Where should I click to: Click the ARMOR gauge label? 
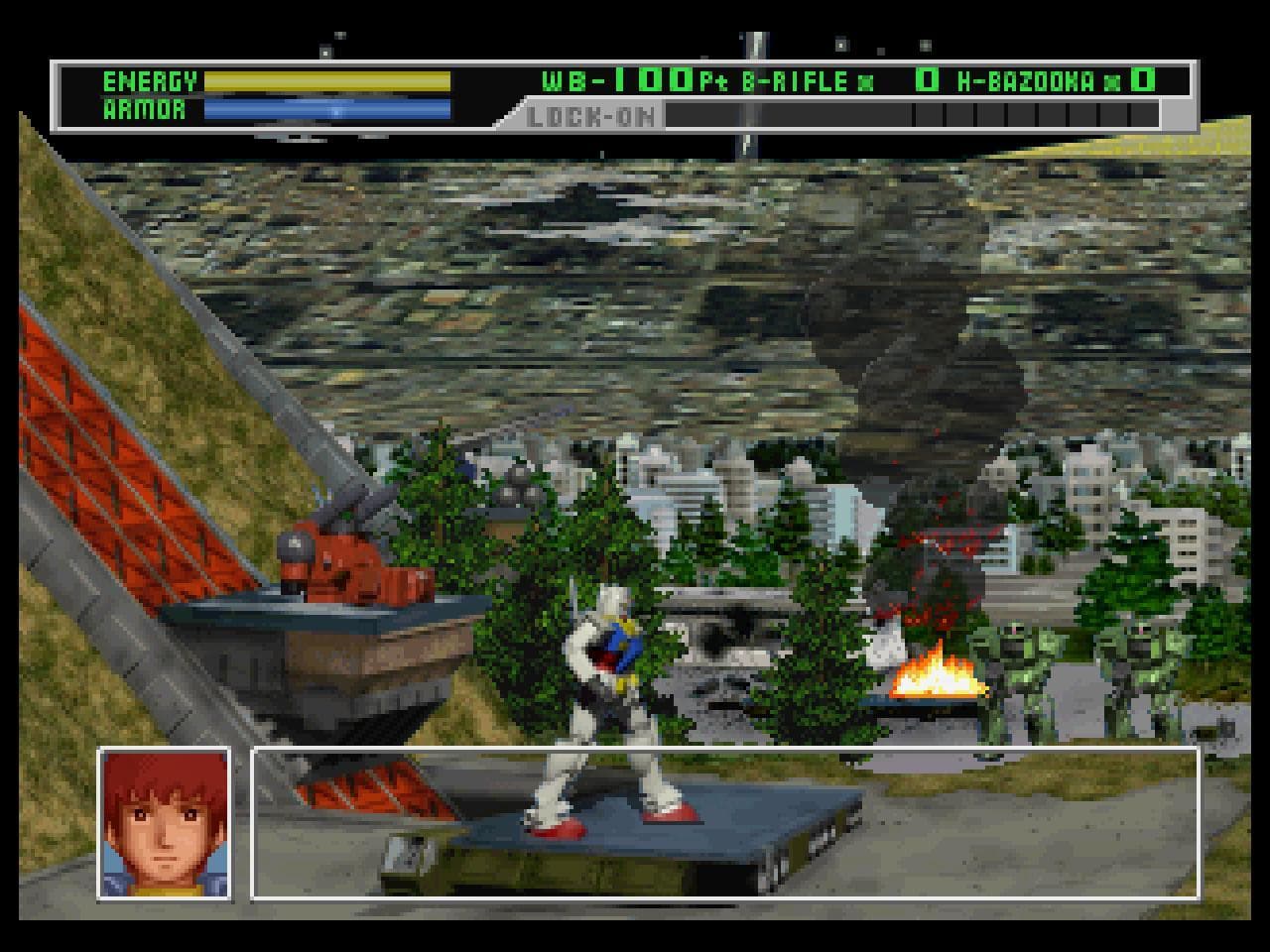(142, 110)
